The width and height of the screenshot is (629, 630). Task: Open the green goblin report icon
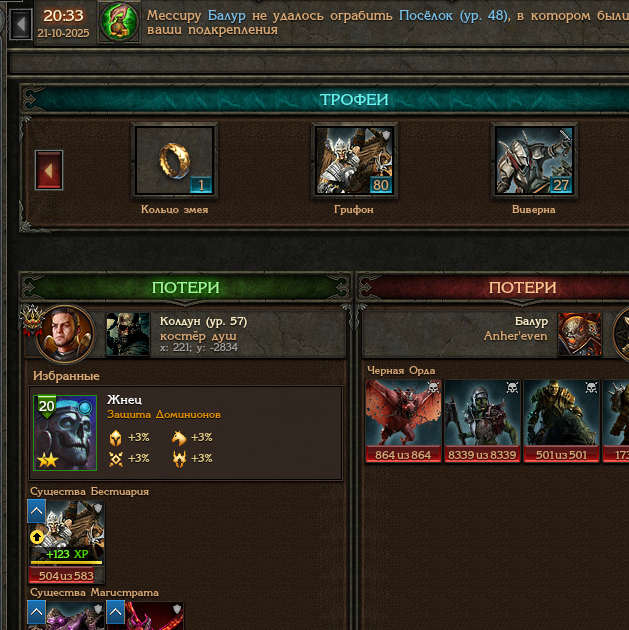point(120,23)
